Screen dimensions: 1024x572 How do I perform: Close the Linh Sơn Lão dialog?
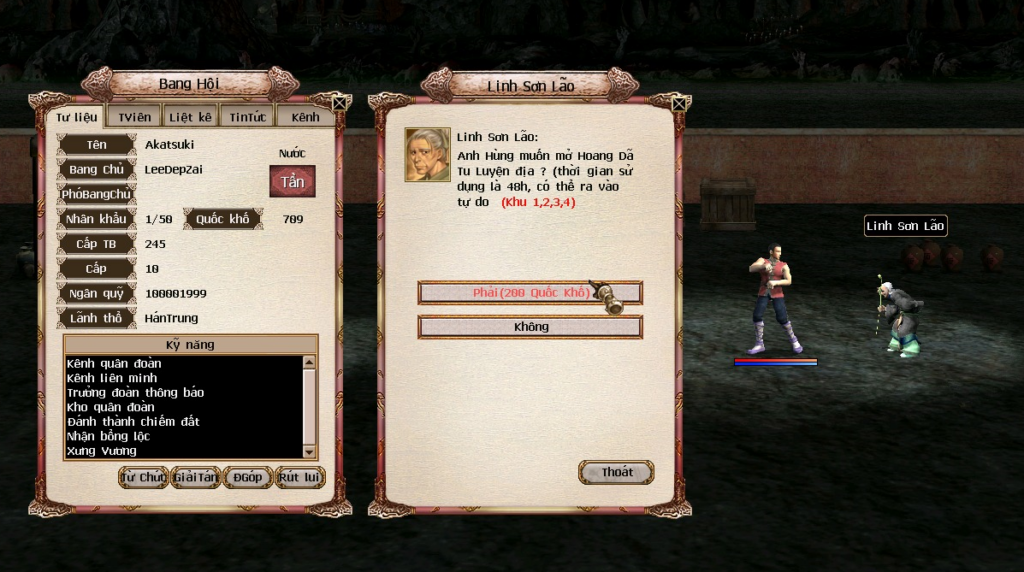[680, 102]
